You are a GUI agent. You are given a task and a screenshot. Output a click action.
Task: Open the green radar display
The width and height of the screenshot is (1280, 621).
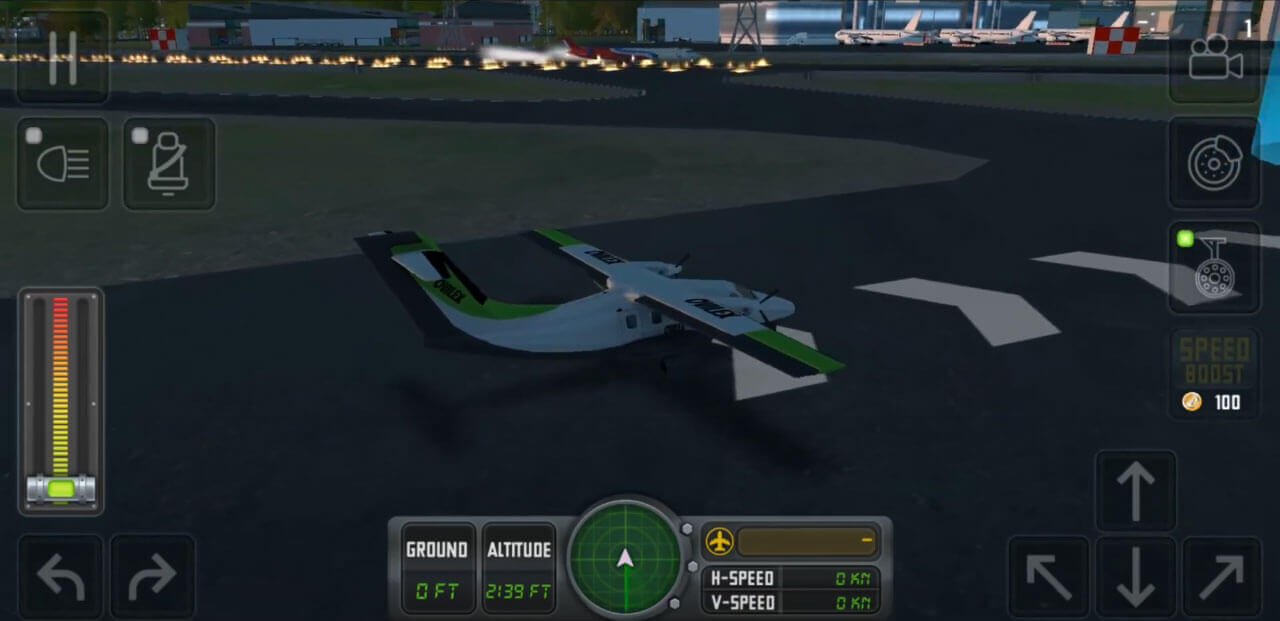pos(626,558)
